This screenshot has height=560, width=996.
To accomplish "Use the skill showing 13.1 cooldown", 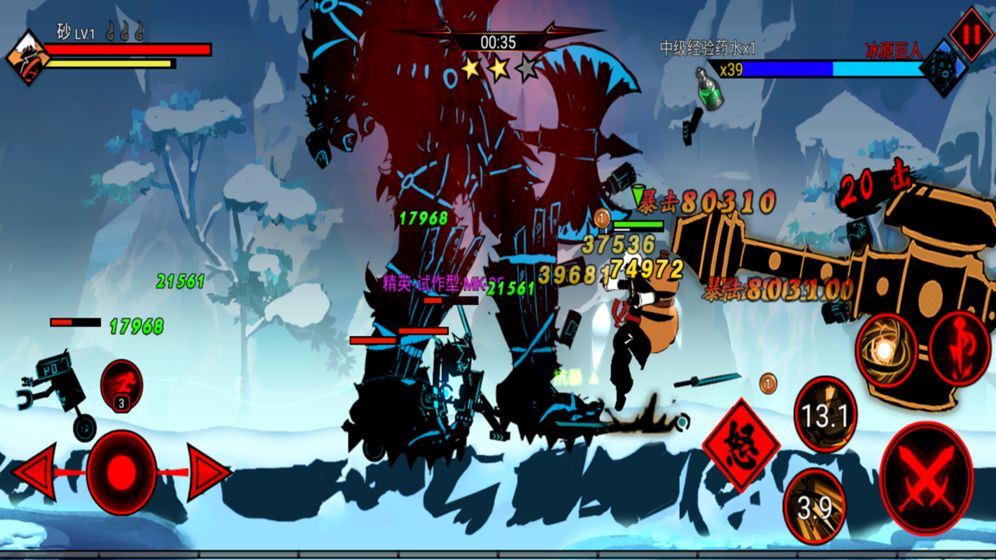I will [826, 414].
